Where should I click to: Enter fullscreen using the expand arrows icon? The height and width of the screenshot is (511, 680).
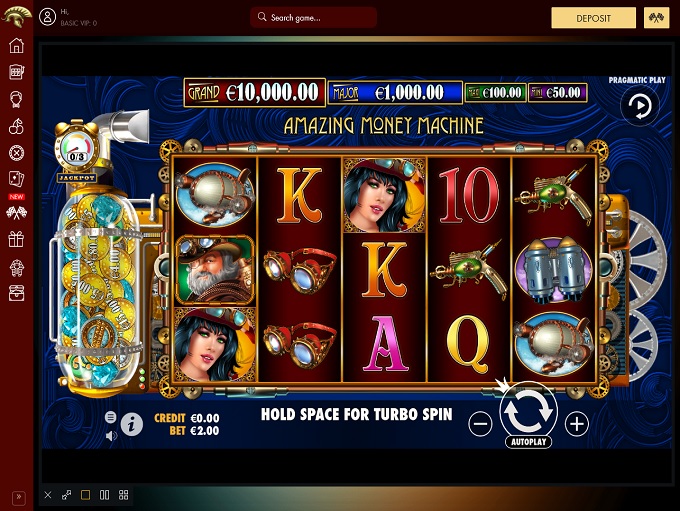[67, 495]
